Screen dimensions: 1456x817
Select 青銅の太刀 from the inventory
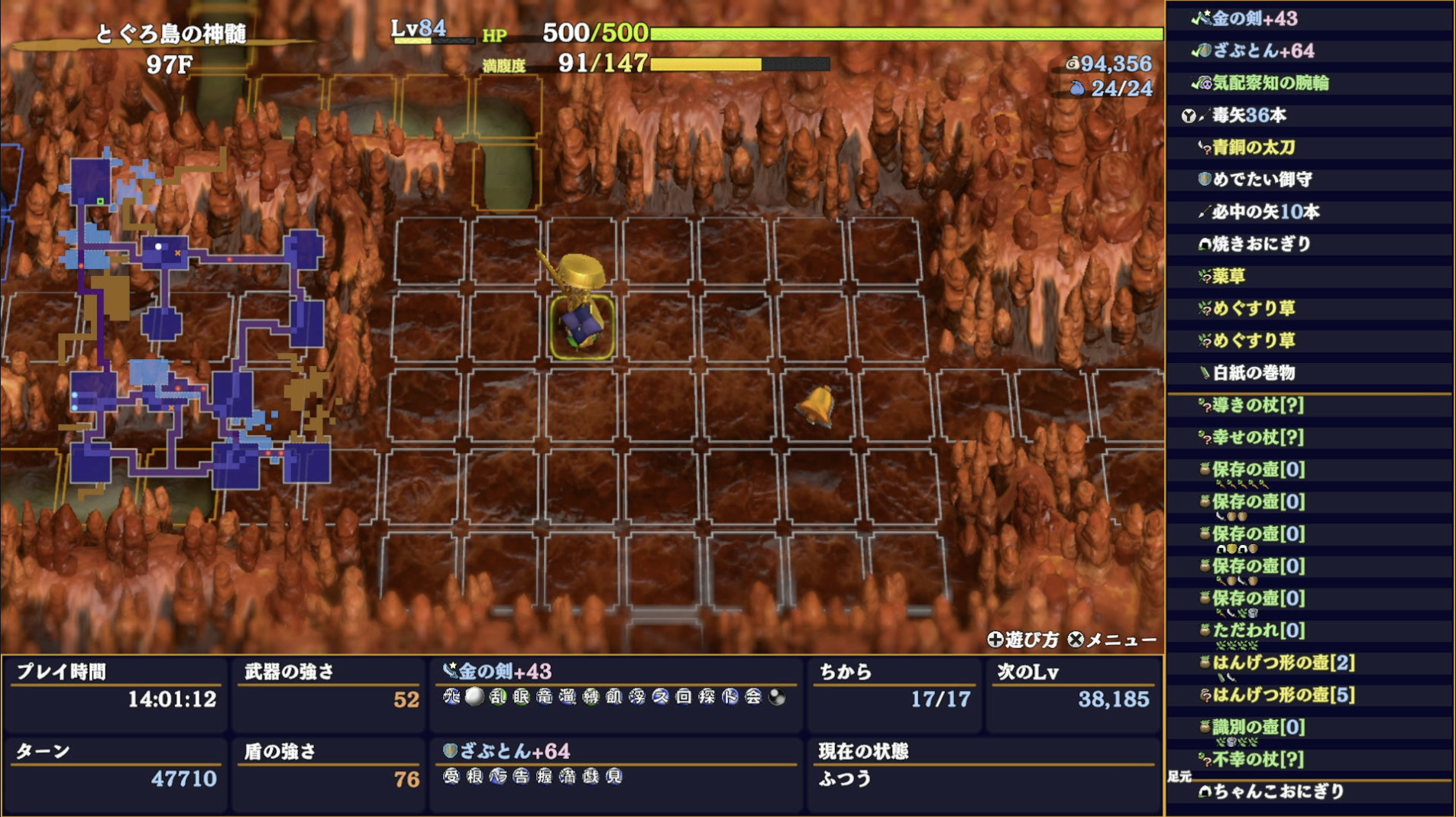[1253, 148]
